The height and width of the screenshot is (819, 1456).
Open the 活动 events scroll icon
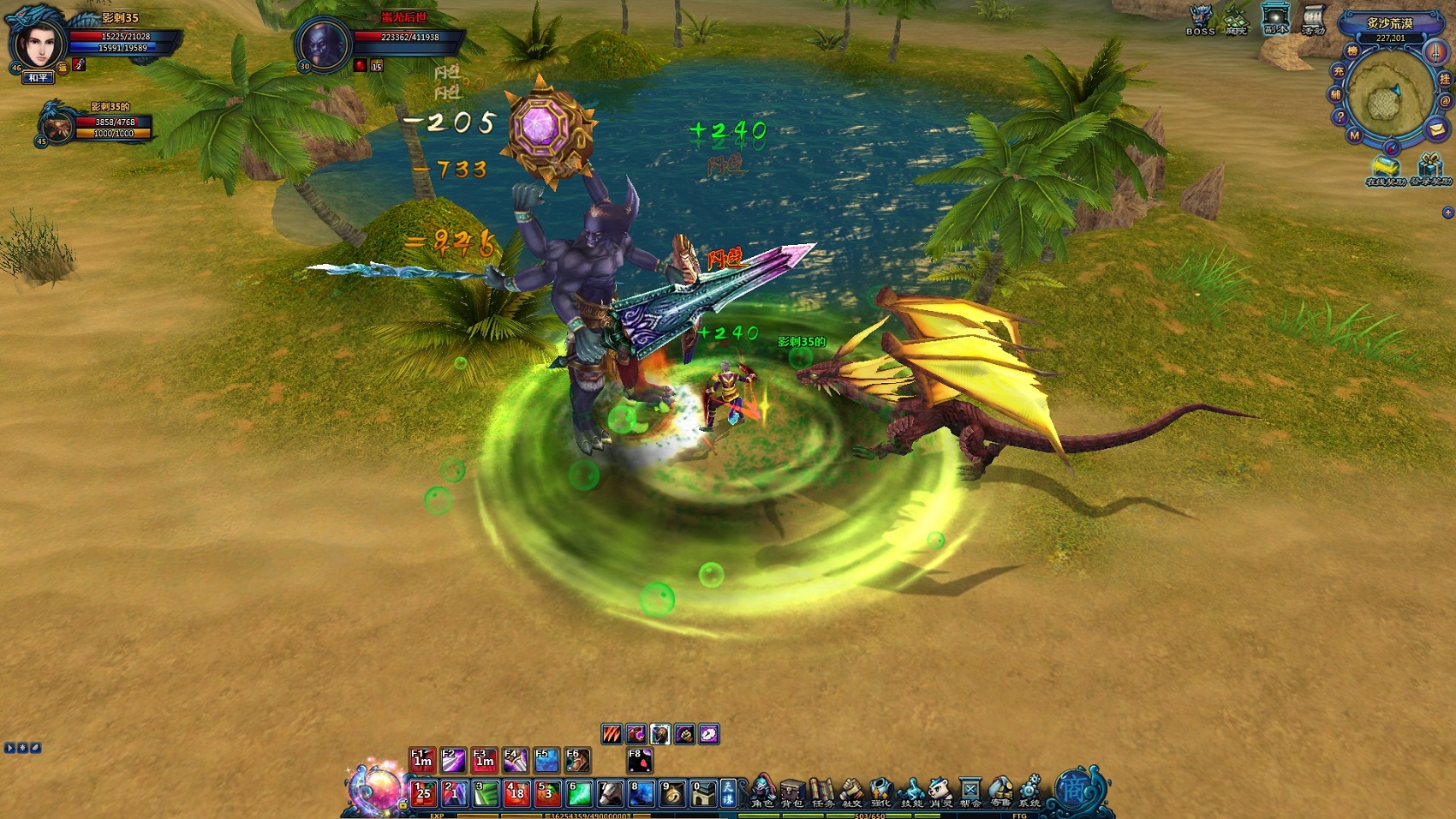point(1313,19)
